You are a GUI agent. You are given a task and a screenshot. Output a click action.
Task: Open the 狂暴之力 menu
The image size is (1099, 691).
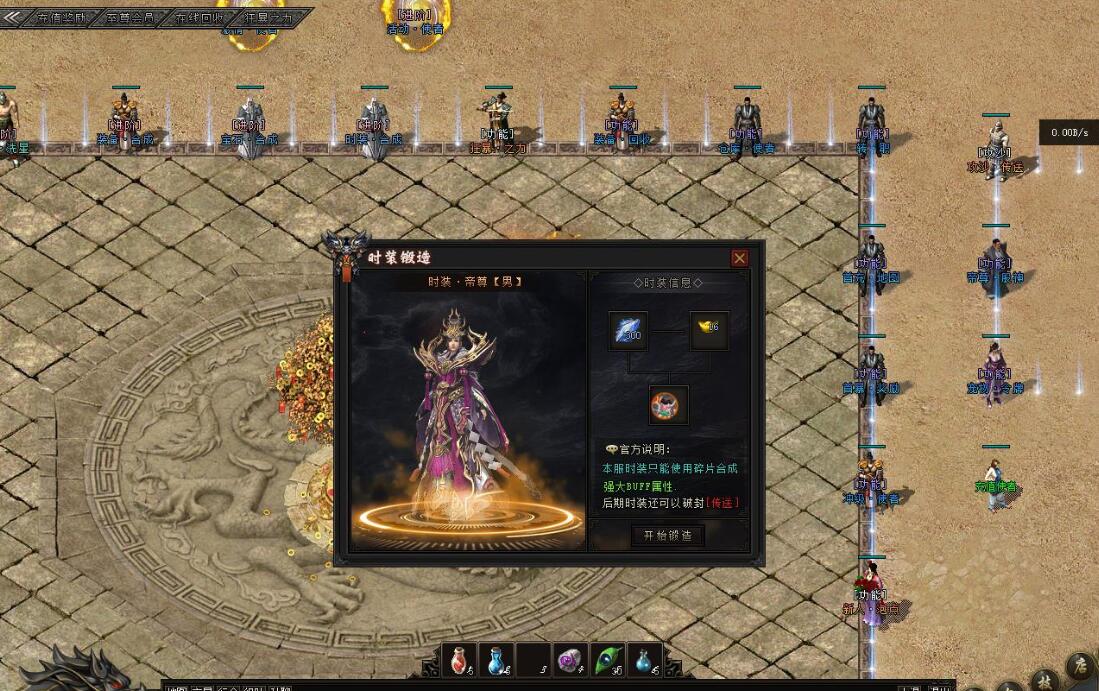click(268, 18)
